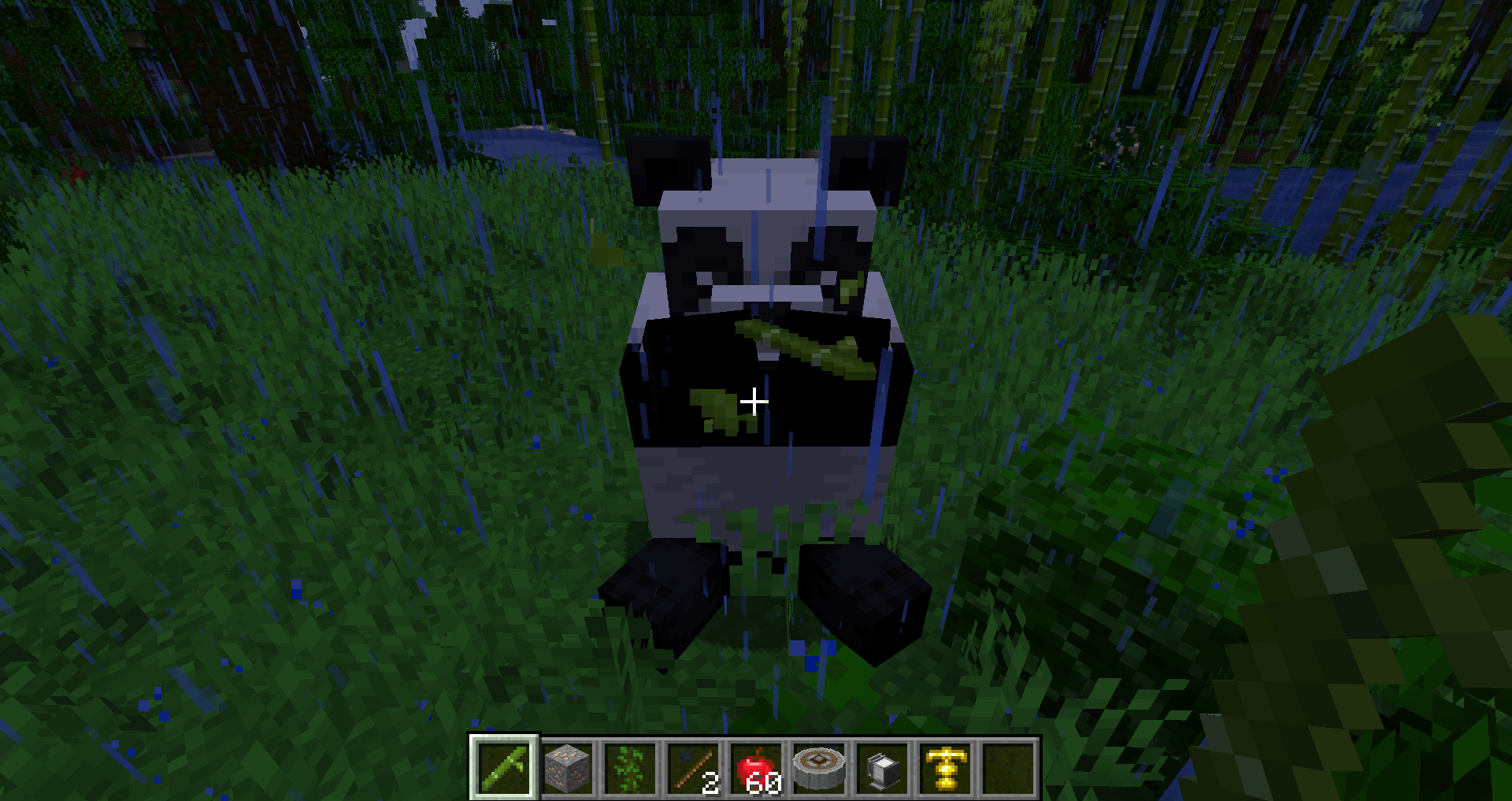Select the green sapling hotbar slot

point(630,767)
